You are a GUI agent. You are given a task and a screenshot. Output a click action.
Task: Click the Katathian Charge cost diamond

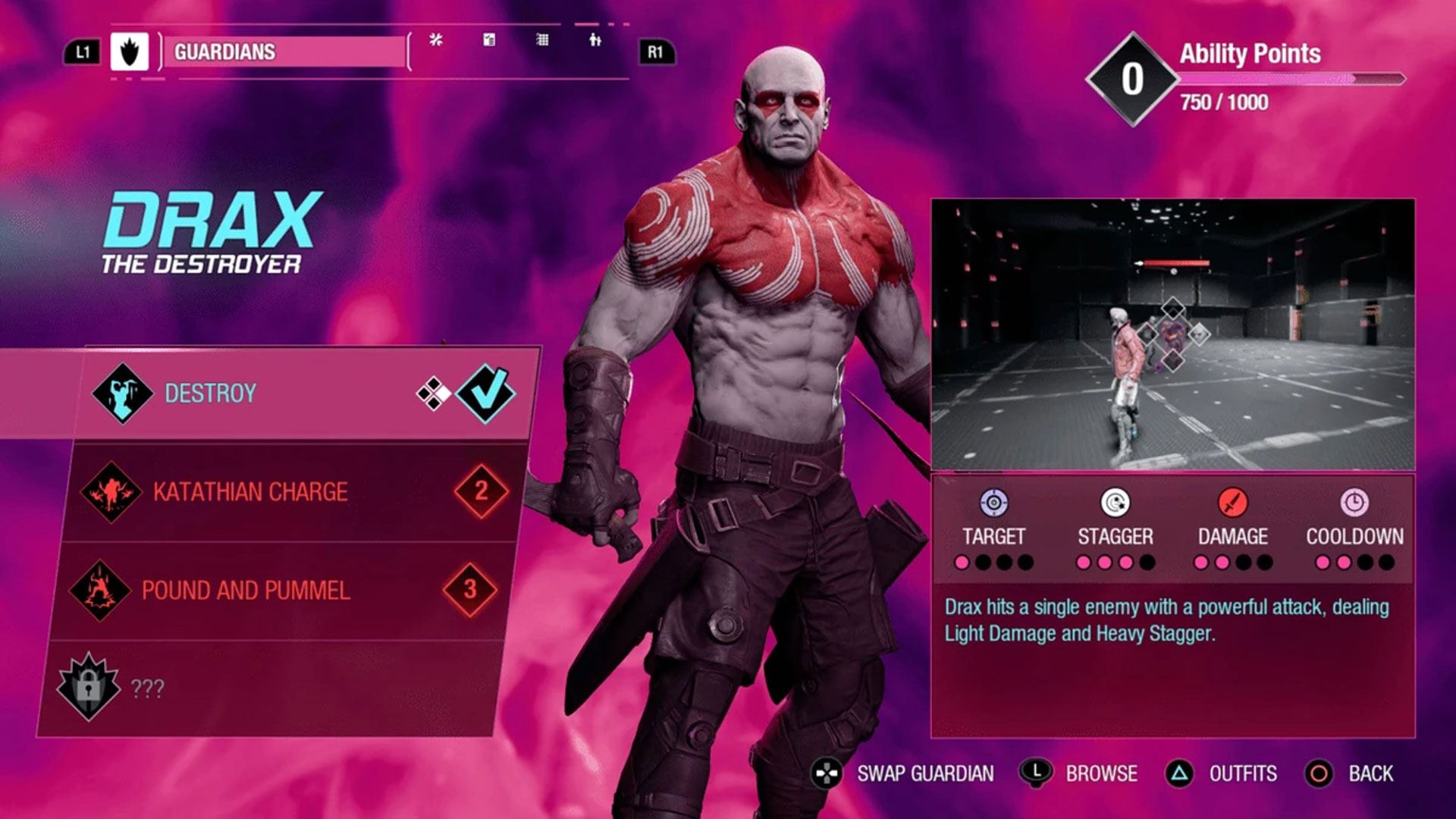[x=481, y=491]
